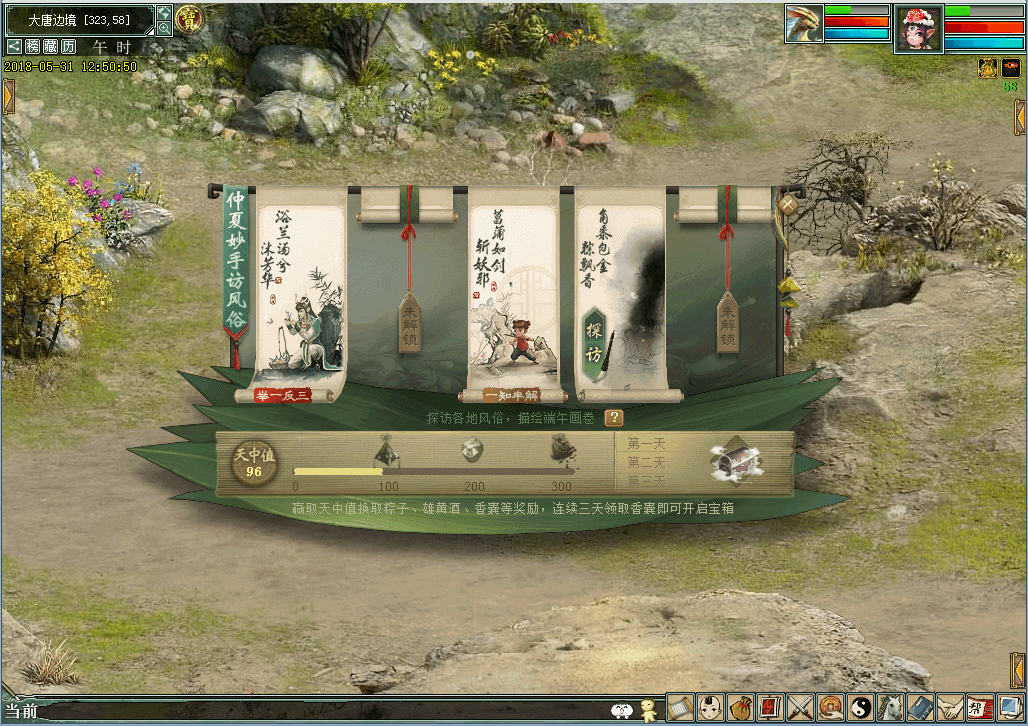Open the treasure chest reward
Image resolution: width=1028 pixels, height=726 pixels.
click(x=736, y=460)
